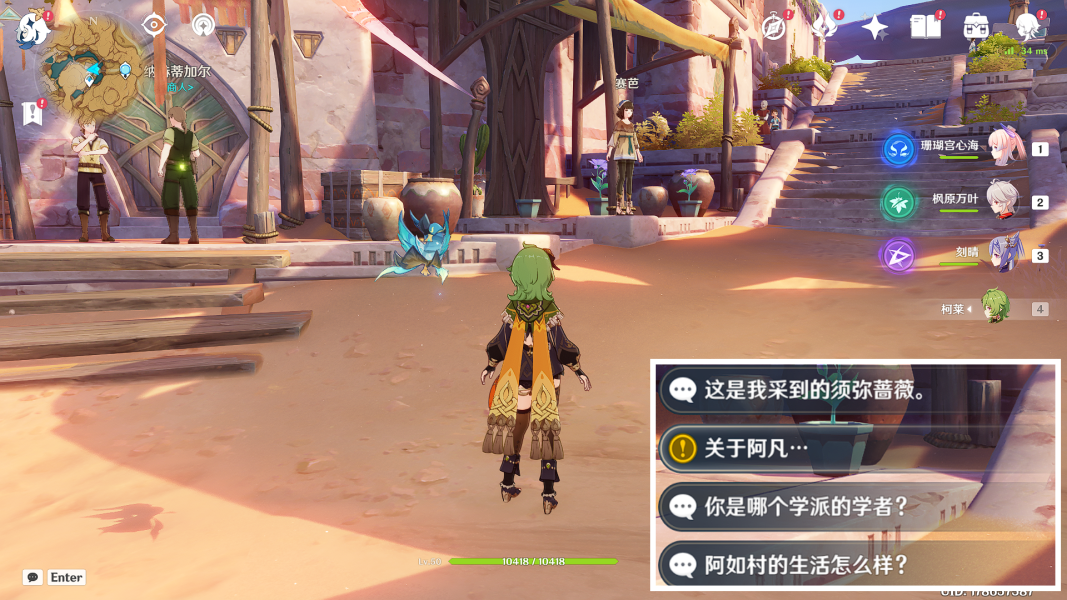Open the four-point star wish icon
This screenshot has width=1067, height=600.
(x=875, y=28)
